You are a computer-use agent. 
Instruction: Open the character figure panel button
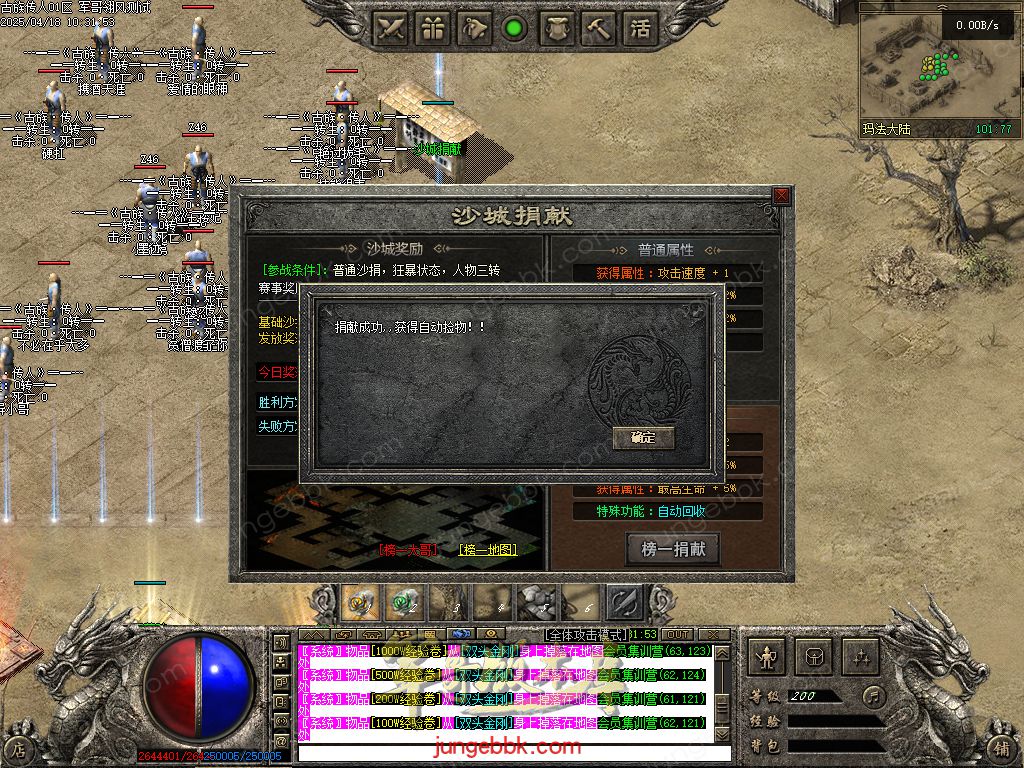[768, 657]
